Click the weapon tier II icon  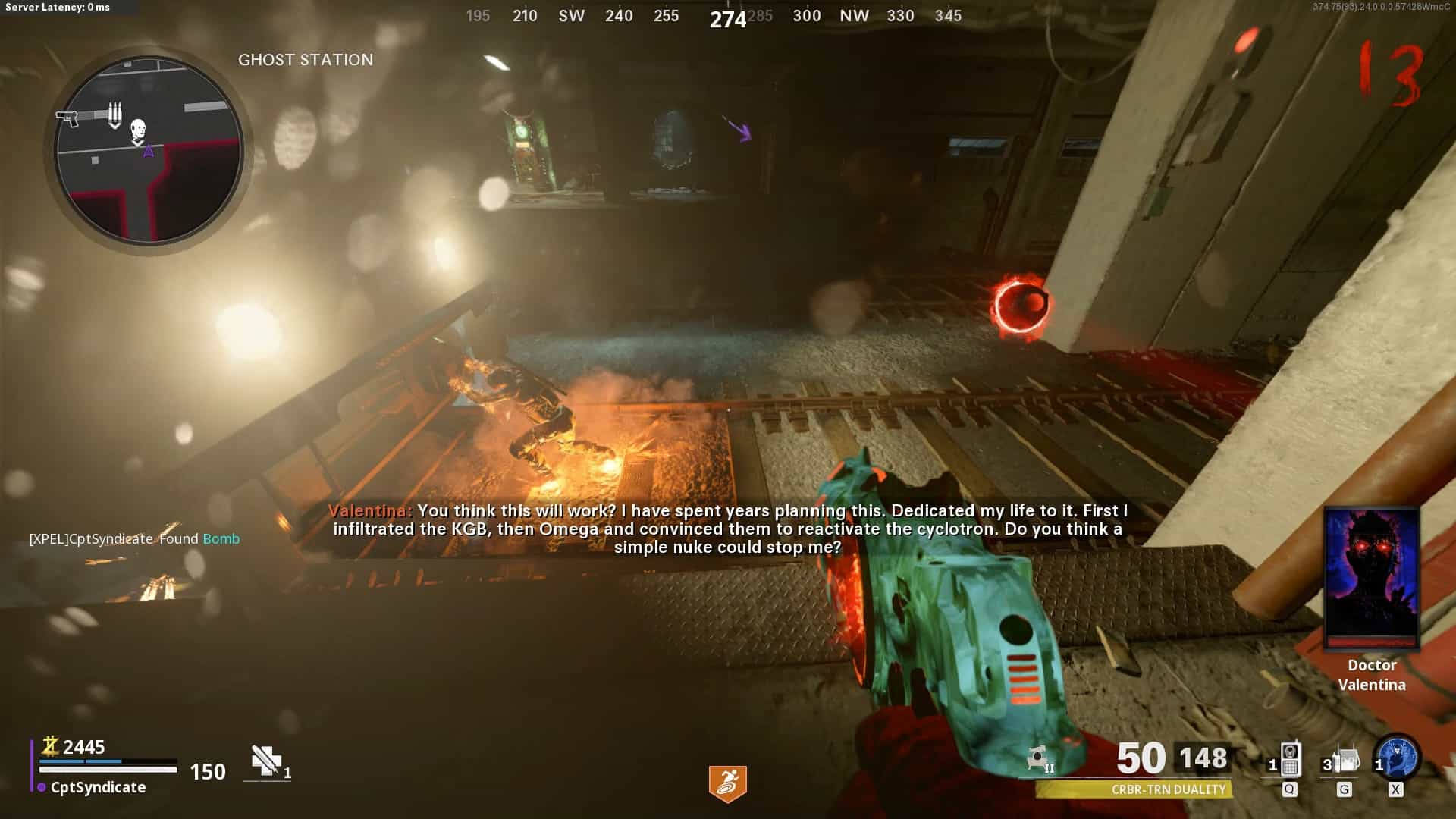point(1040,758)
